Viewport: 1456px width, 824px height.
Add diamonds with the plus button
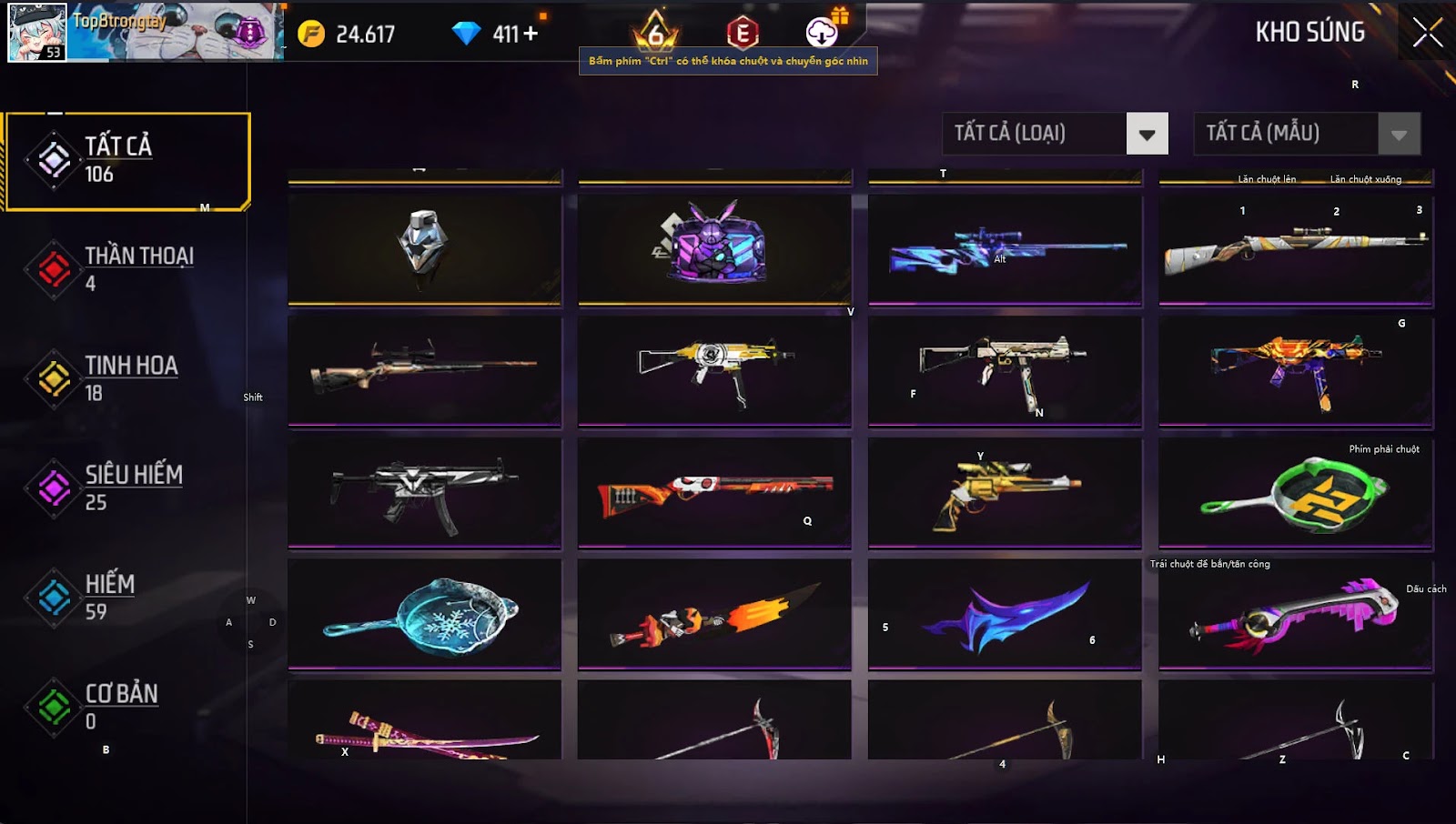(531, 35)
